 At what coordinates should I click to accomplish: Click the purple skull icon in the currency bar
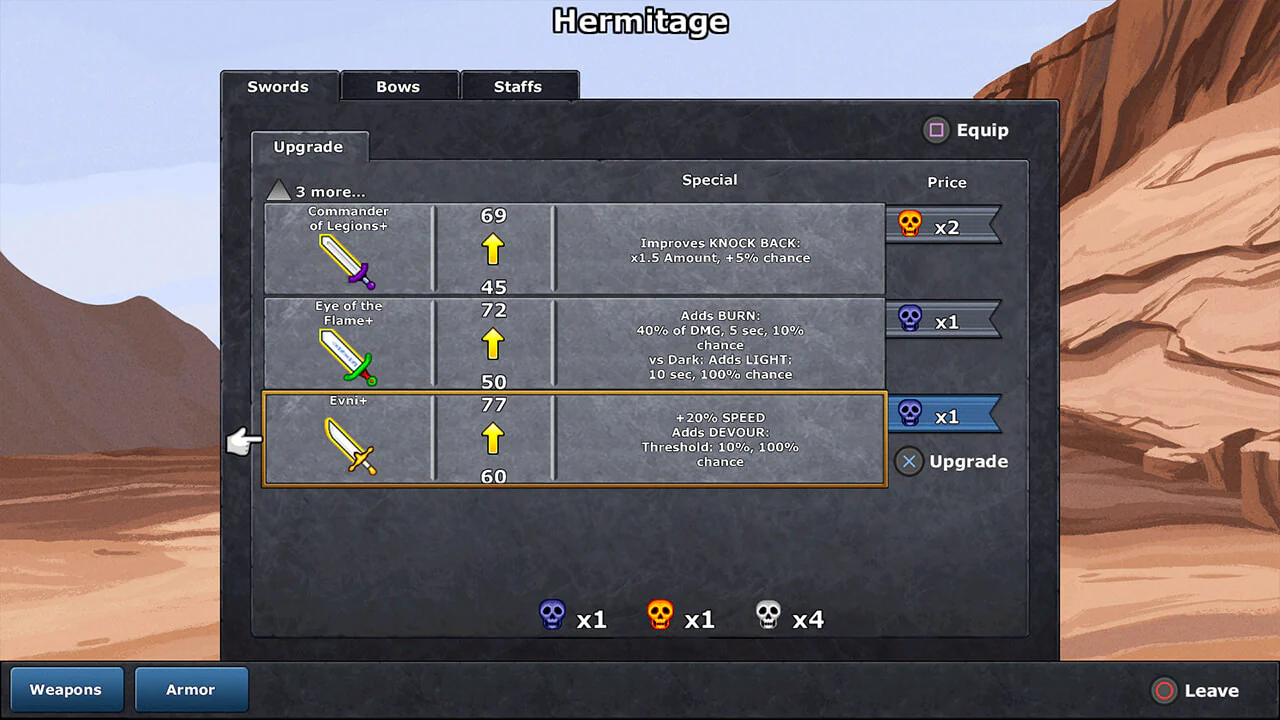pos(552,616)
